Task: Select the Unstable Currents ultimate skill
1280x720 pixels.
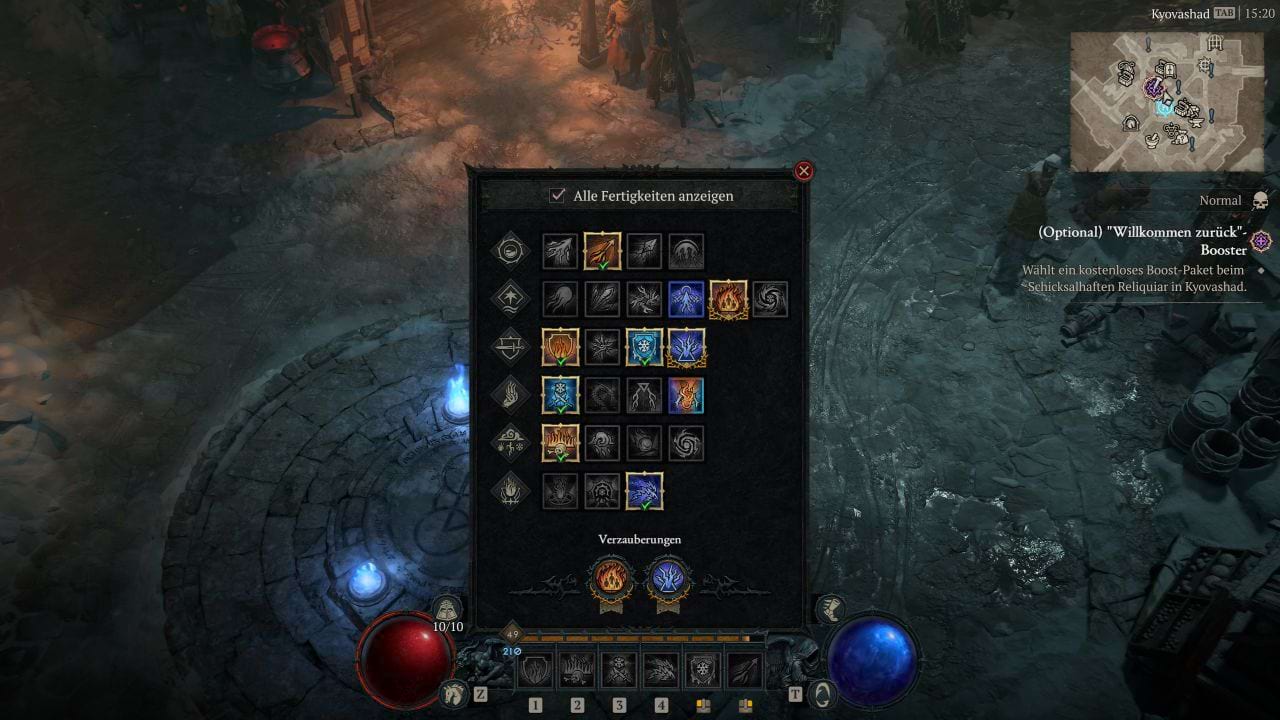Action: click(645, 490)
